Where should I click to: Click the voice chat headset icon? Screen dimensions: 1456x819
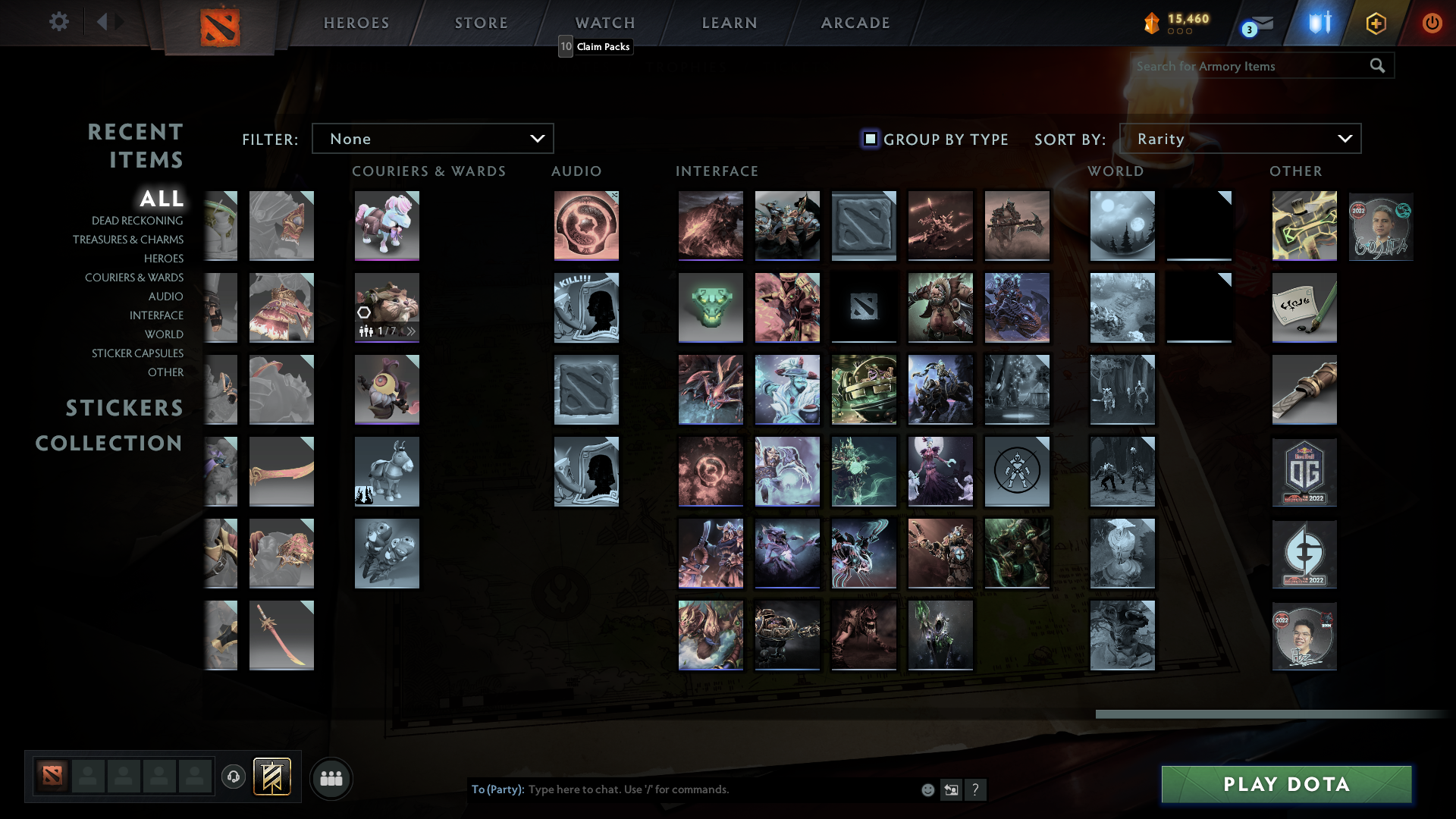pos(233,777)
